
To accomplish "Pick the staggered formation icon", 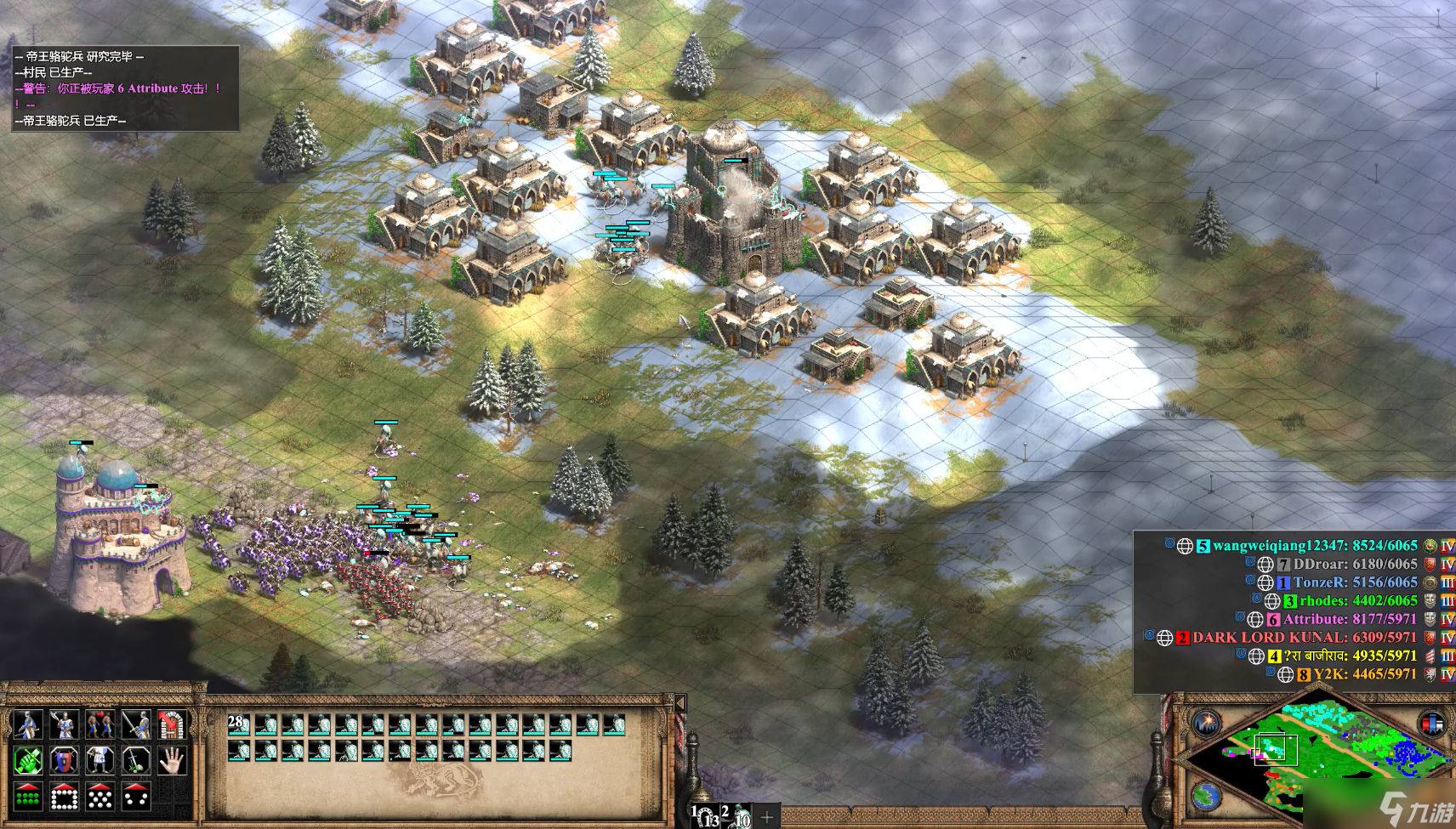I will coord(100,797).
